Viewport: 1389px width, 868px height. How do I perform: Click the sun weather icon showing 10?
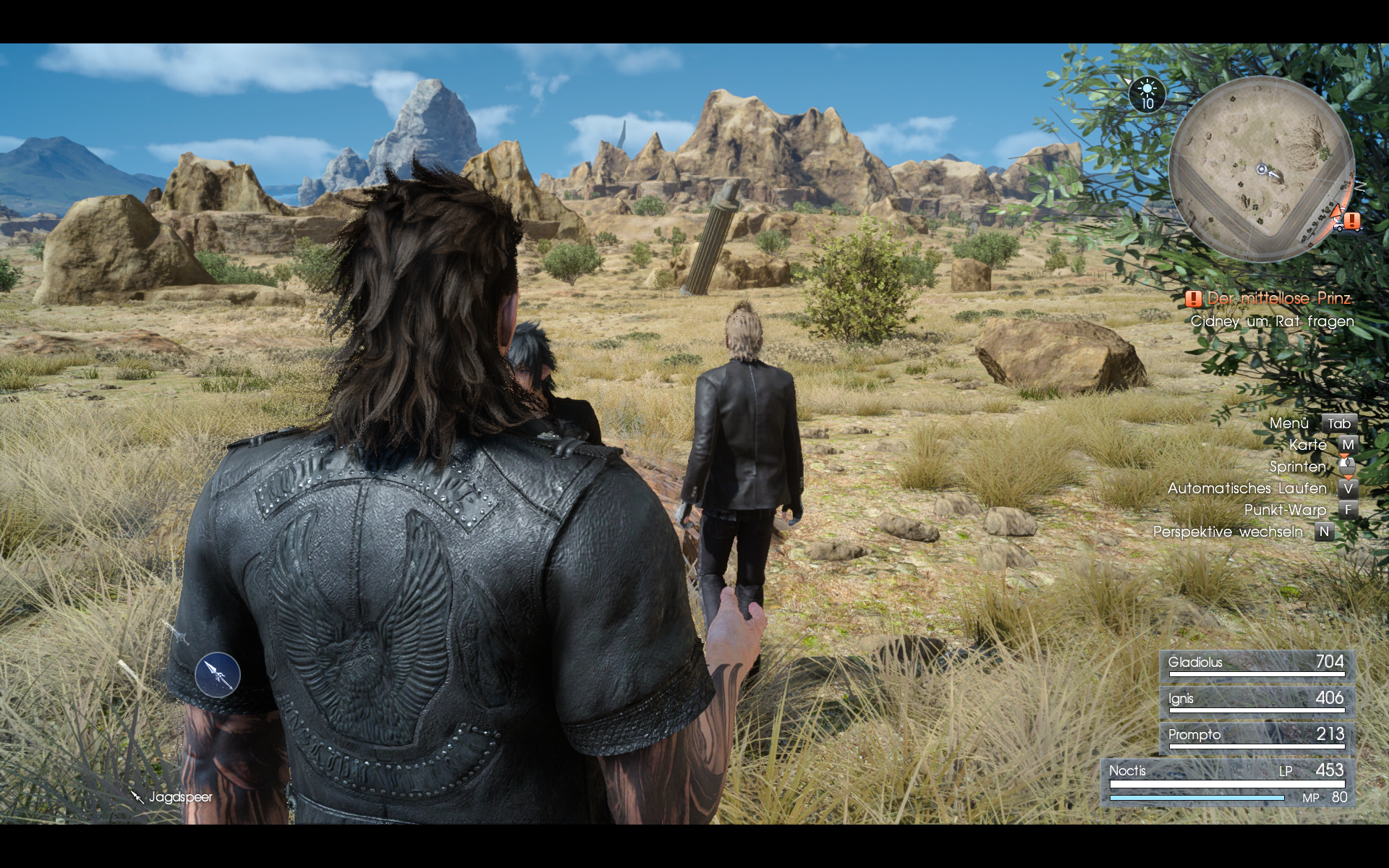pos(1147,94)
